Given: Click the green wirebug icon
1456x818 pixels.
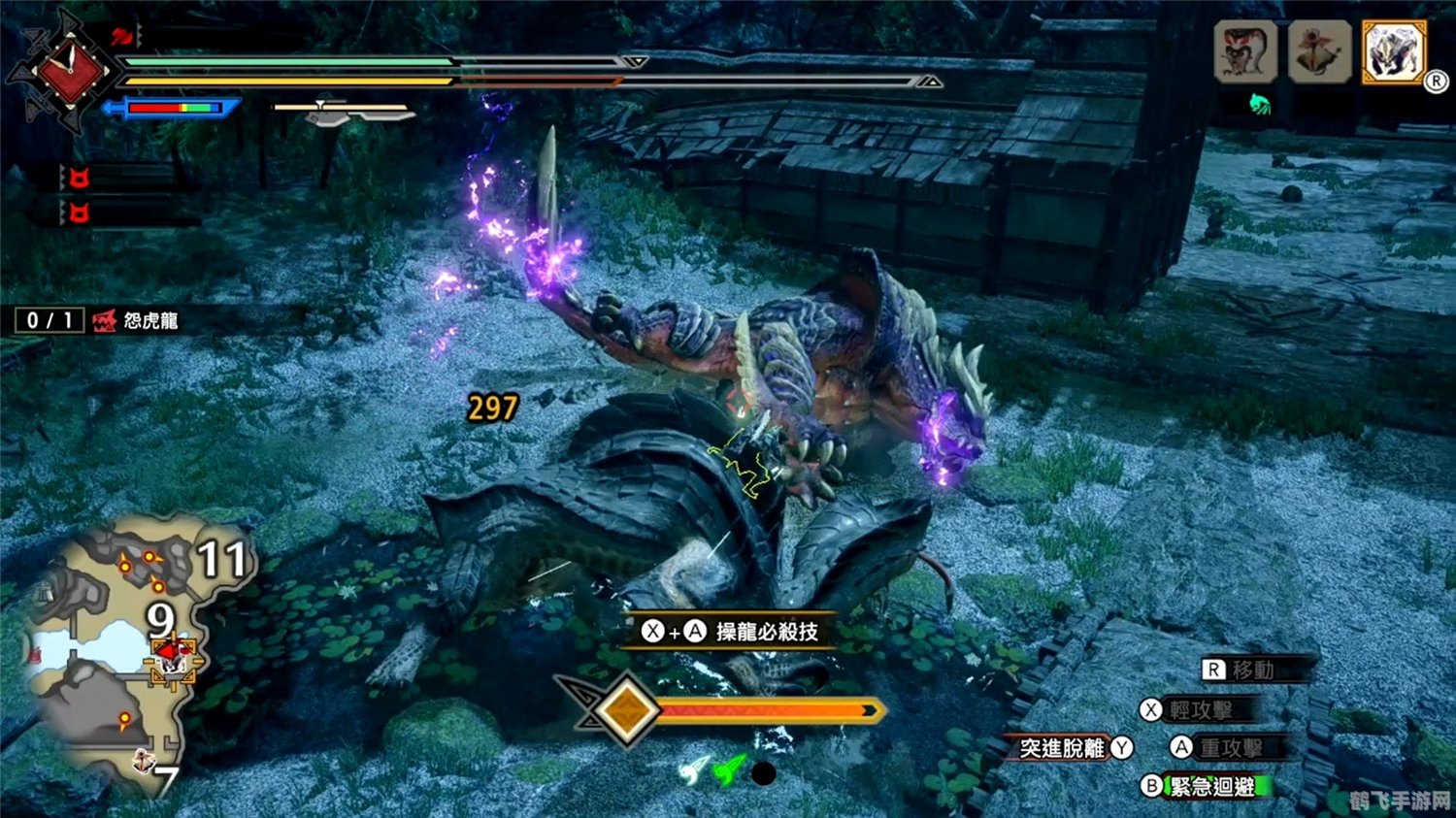Looking at the screenshot, I should click(x=729, y=772).
